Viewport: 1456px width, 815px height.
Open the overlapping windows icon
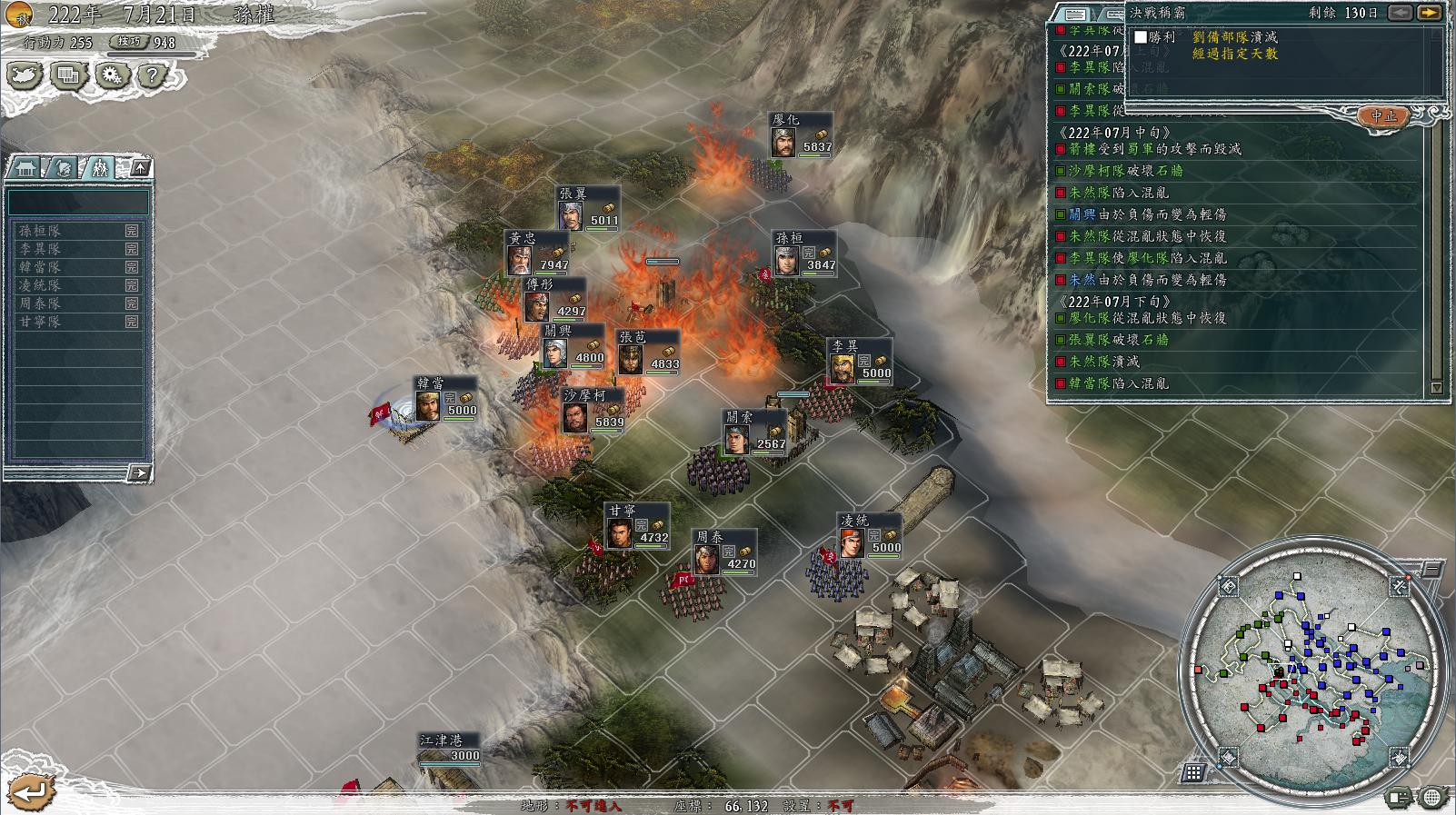click(x=68, y=75)
